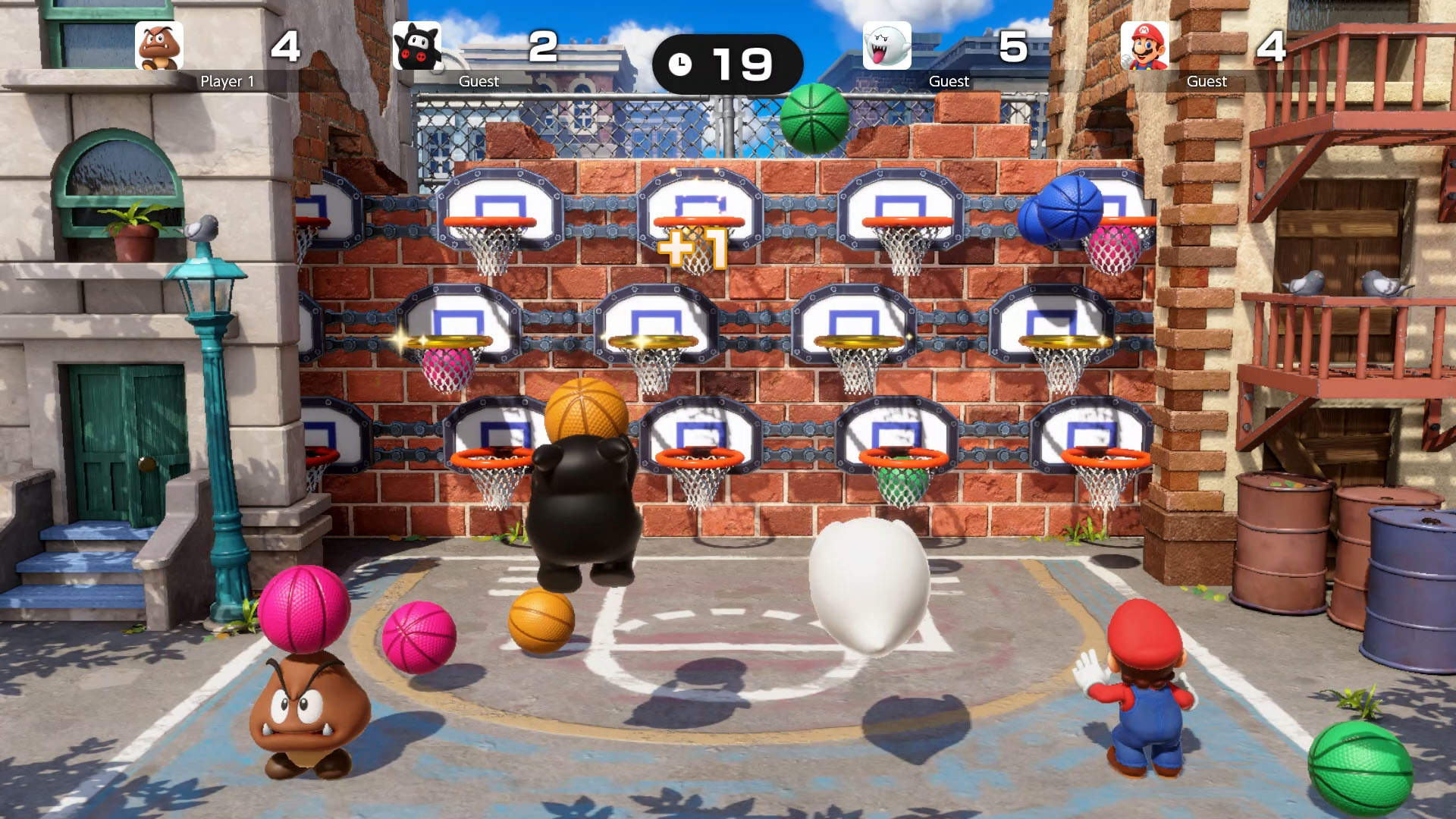Choose the Boo player portrait

pyautogui.click(x=886, y=46)
